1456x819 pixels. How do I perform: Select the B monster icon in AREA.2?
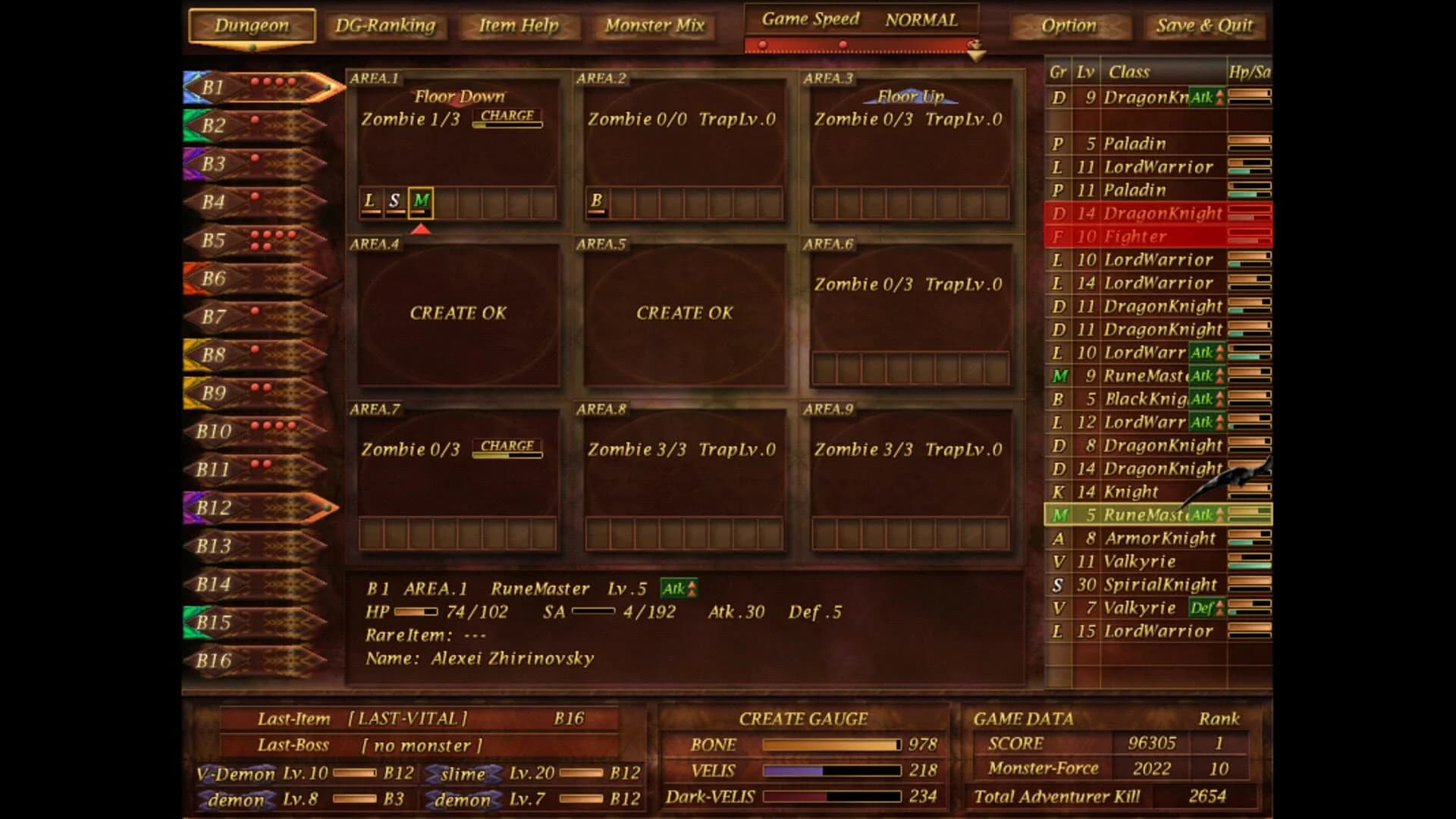pos(598,201)
